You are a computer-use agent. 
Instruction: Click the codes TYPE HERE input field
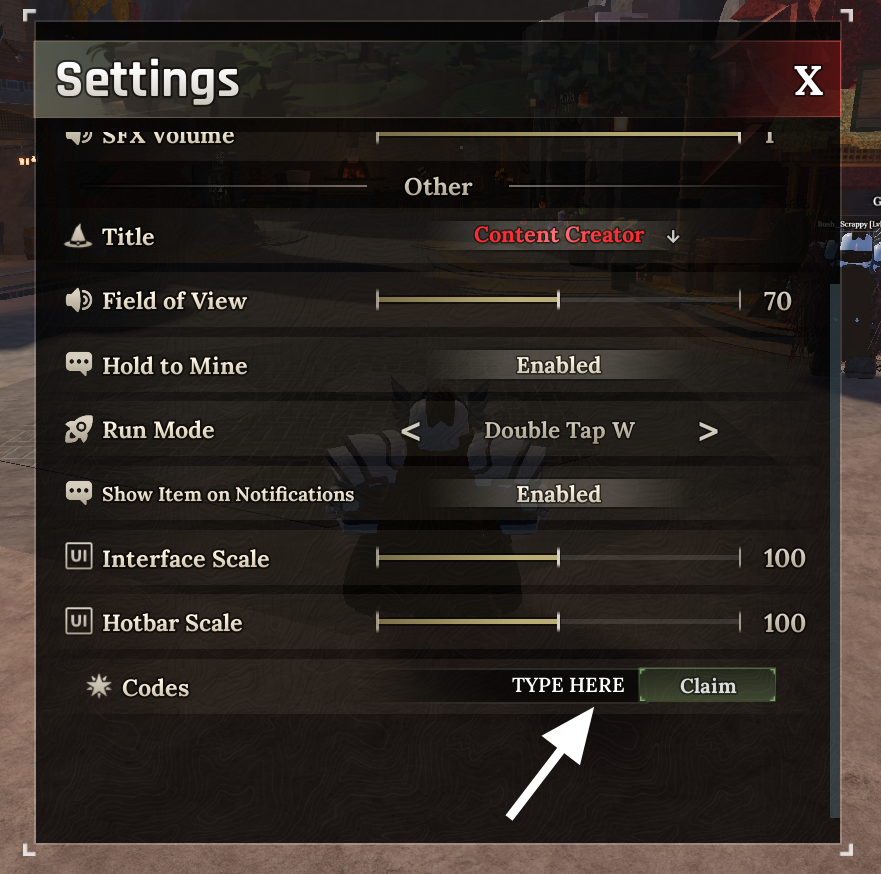pyautogui.click(x=567, y=686)
